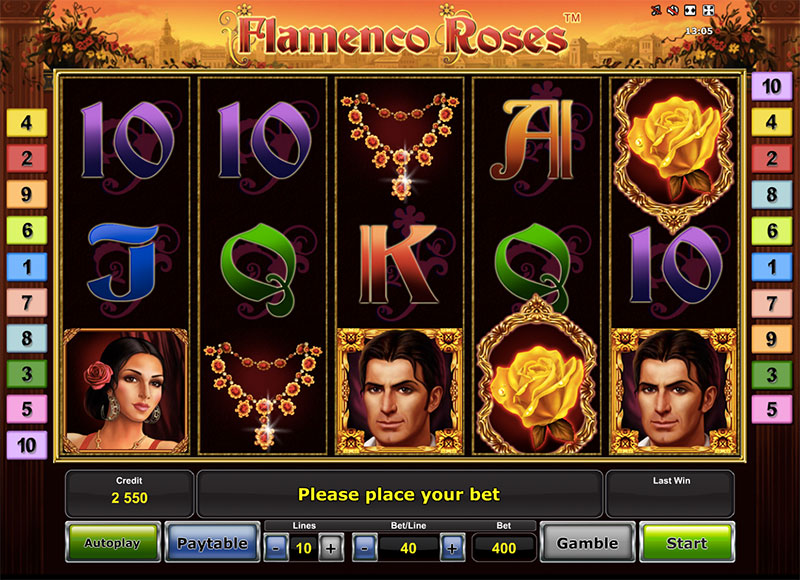The width and height of the screenshot is (800, 580).
Task: Show the Paytable
Action: (211, 544)
